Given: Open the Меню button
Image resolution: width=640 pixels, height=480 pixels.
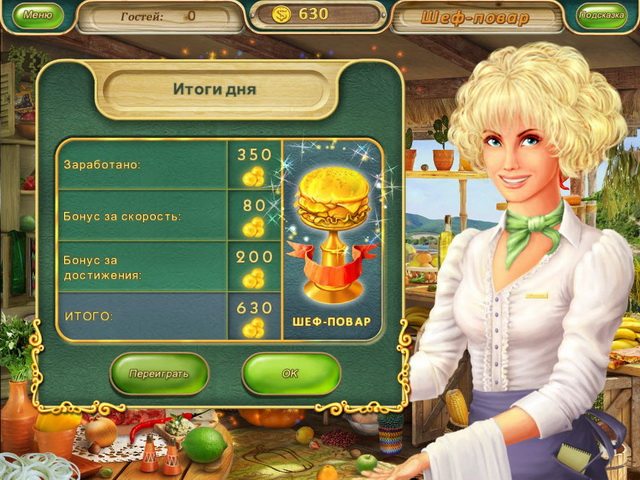Looking at the screenshot, I should pyautogui.click(x=36, y=16).
